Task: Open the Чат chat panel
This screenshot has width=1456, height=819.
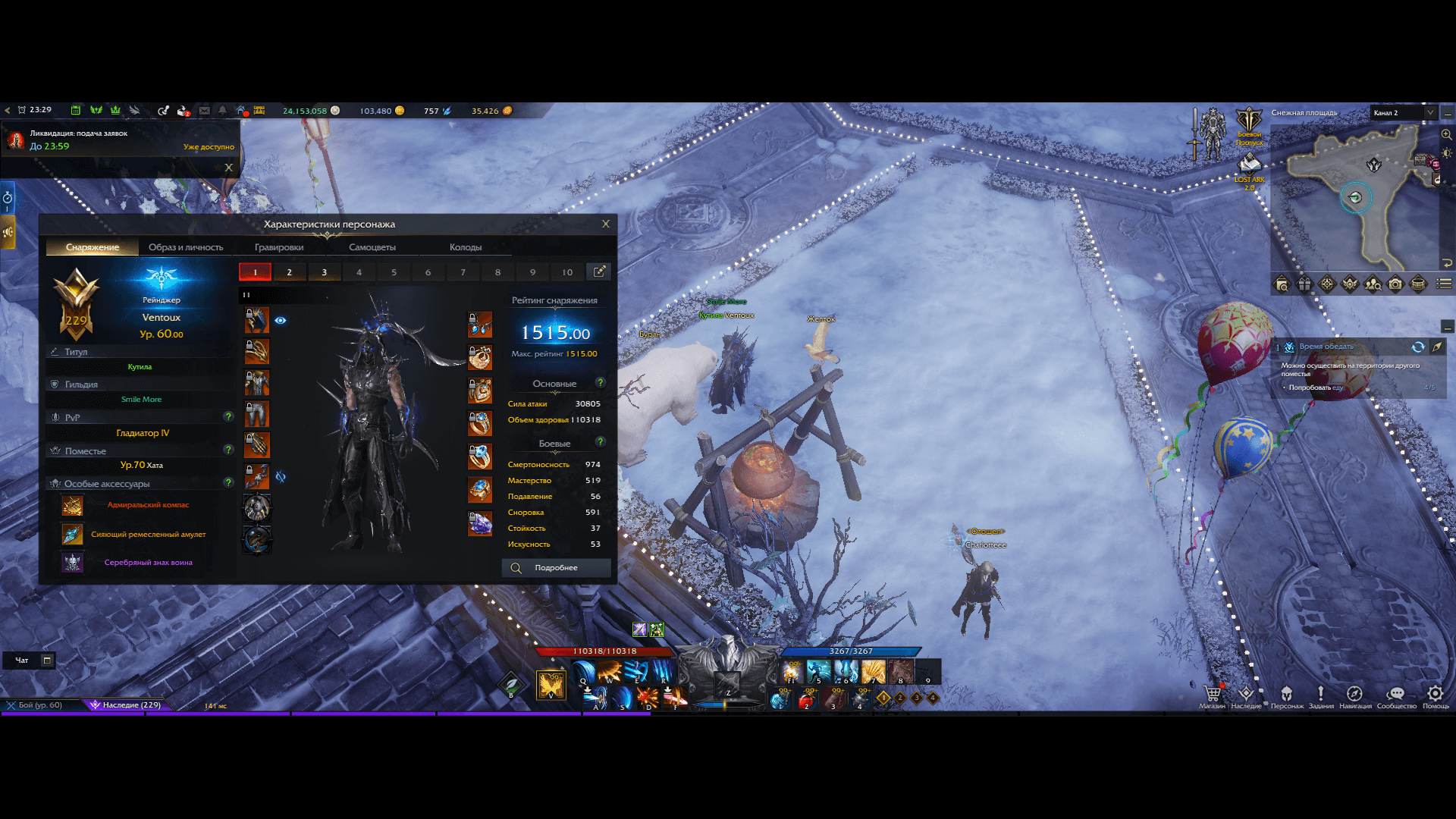Action: tap(23, 661)
